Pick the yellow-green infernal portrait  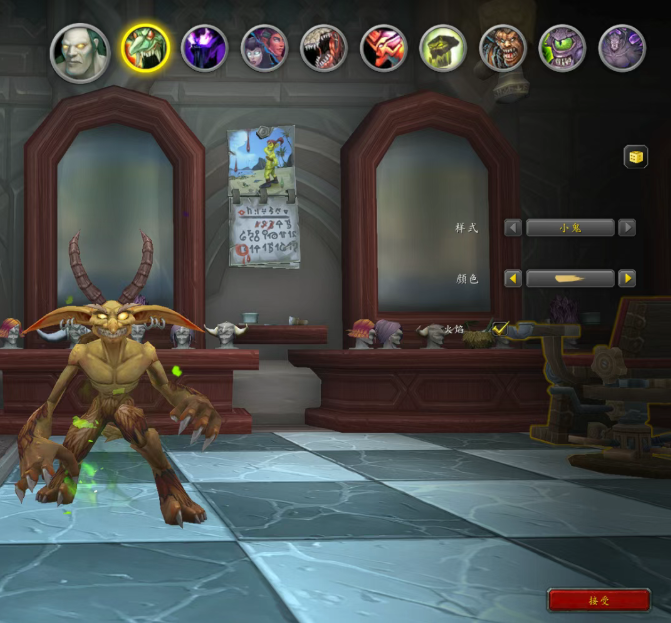click(x=443, y=48)
